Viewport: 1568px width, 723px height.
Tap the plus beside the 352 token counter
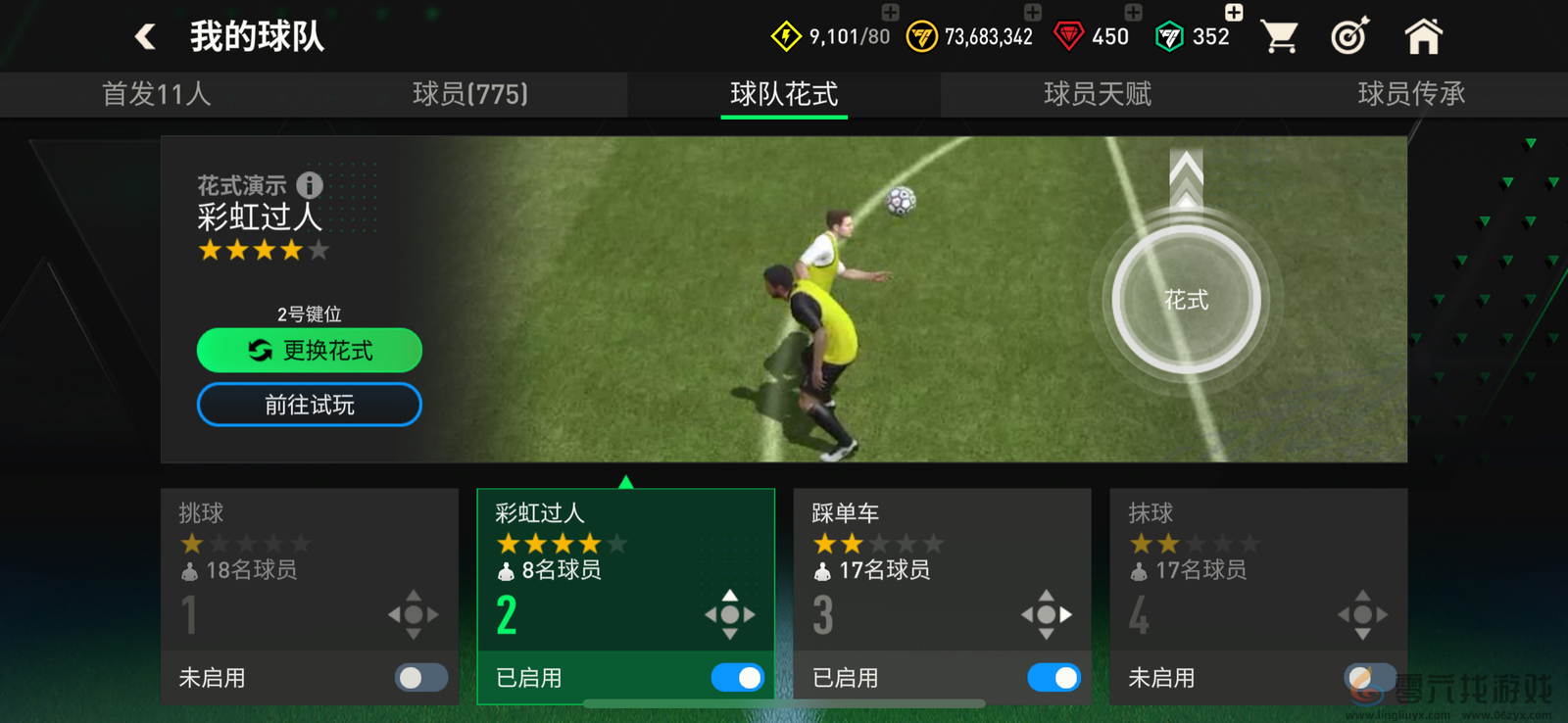point(1233,14)
